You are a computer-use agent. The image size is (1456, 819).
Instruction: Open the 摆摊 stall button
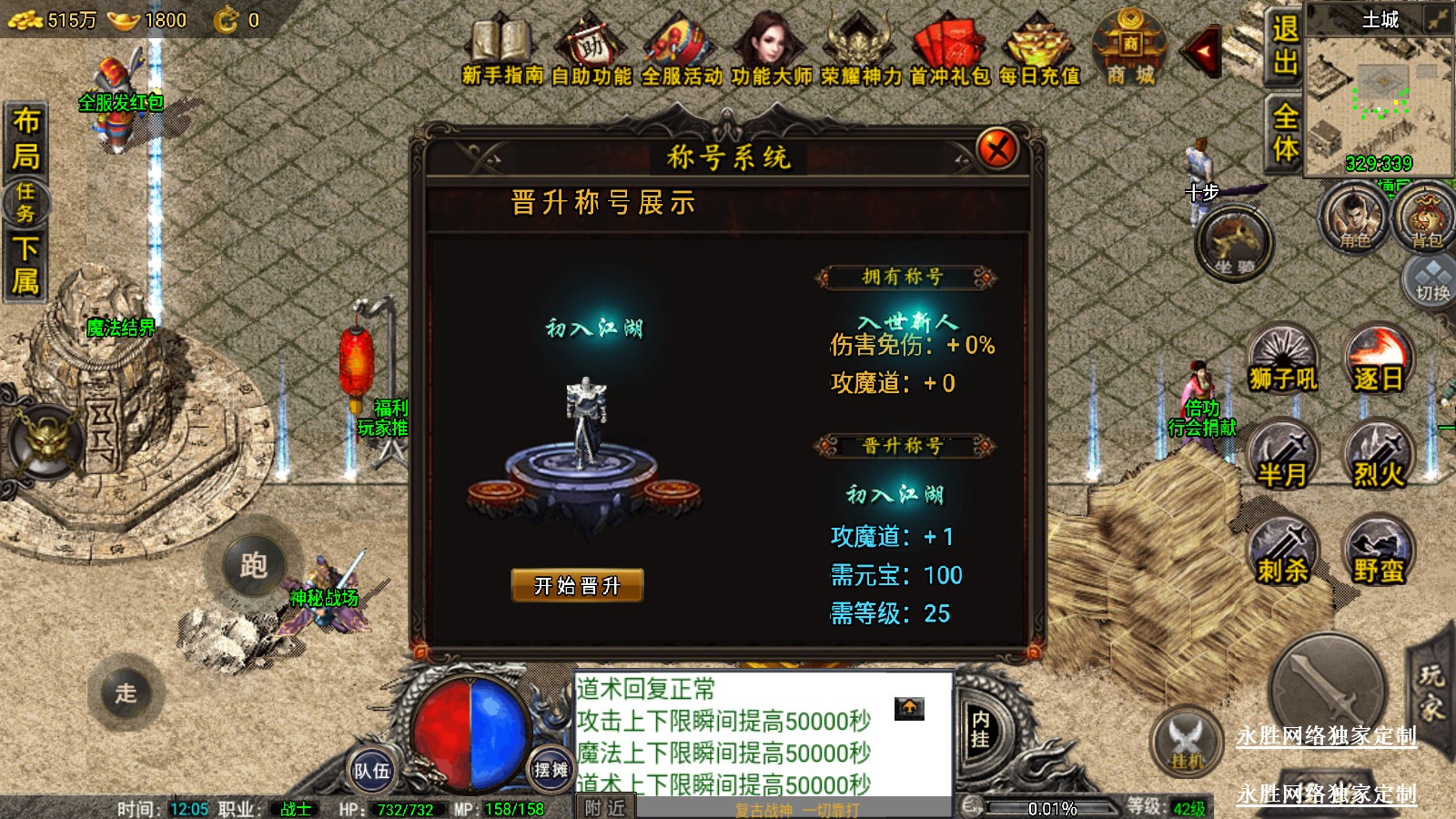(x=551, y=770)
